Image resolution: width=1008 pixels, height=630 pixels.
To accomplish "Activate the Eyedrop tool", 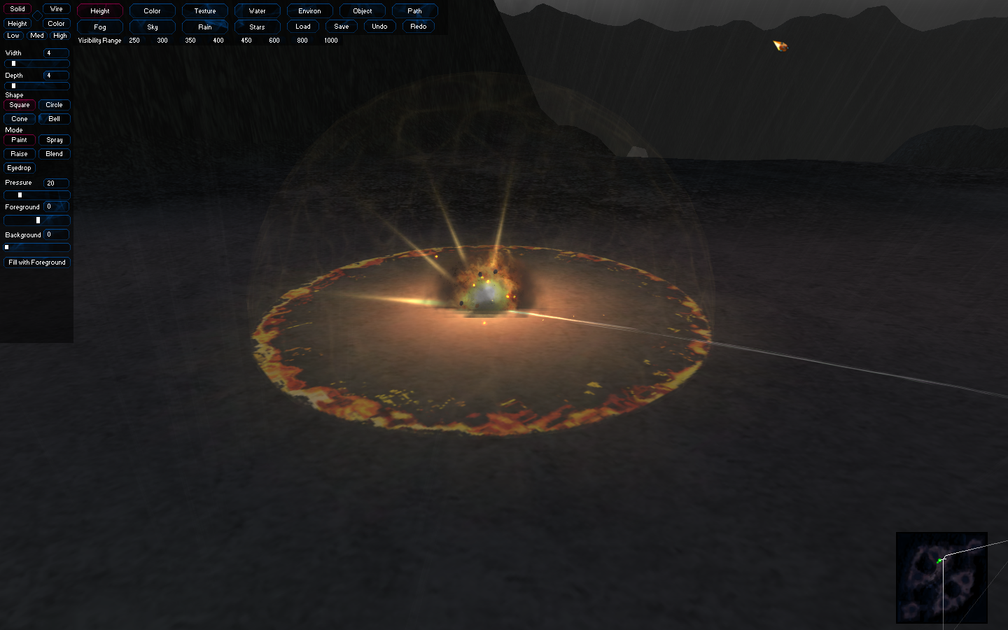I will tap(19, 168).
